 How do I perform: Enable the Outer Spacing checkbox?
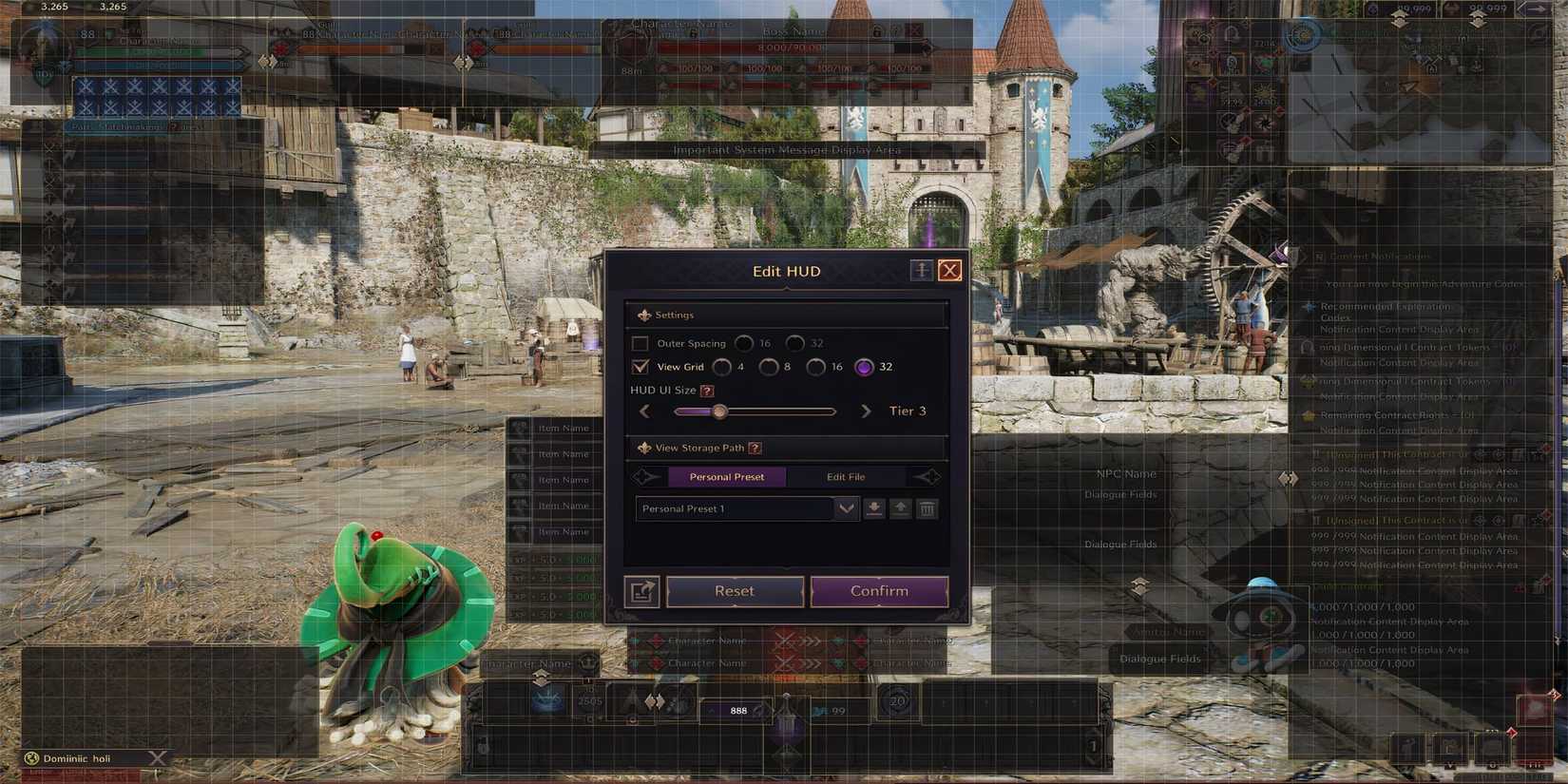point(639,343)
